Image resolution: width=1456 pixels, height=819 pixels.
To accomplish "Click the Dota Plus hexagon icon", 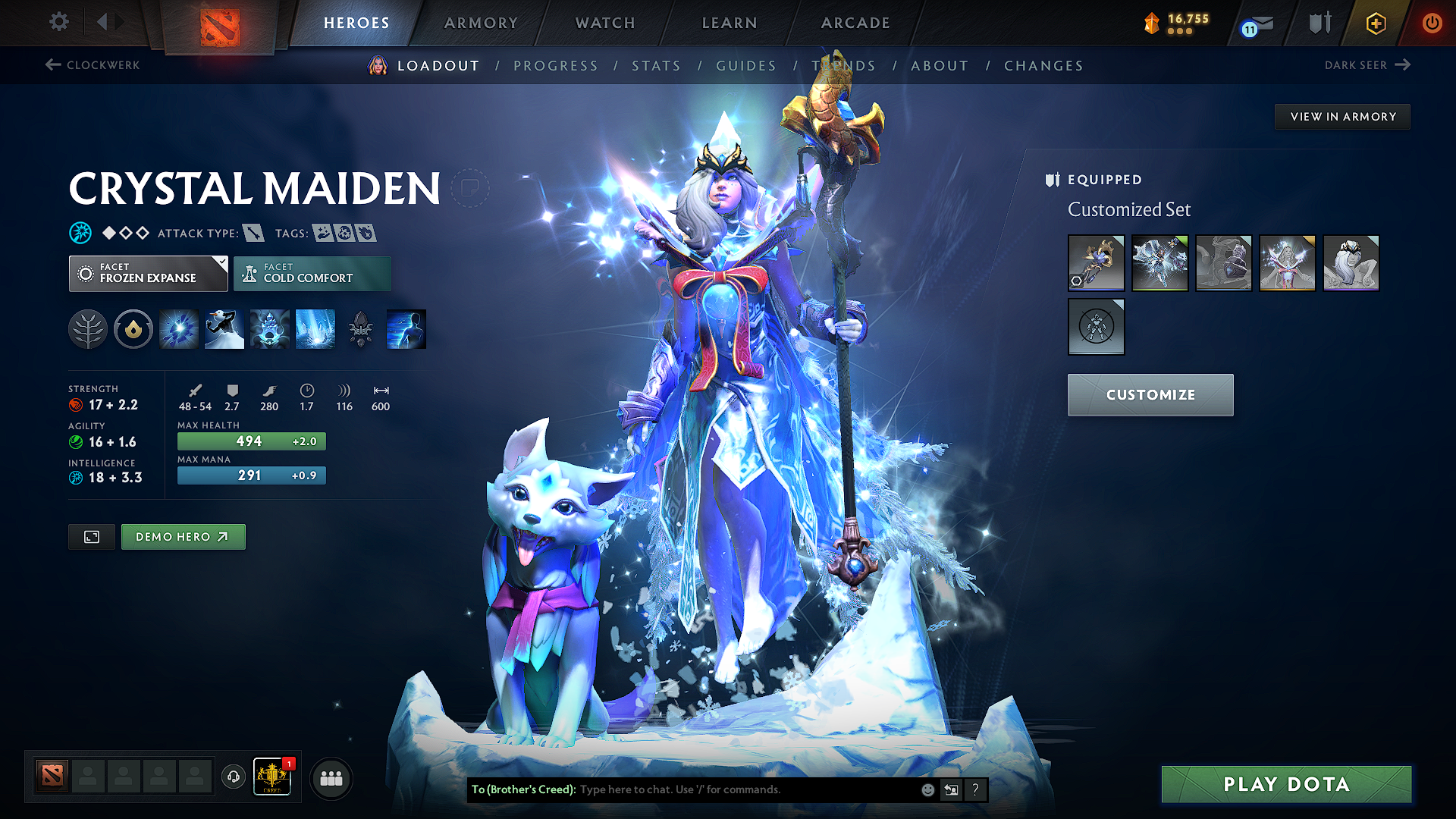I will click(1375, 23).
